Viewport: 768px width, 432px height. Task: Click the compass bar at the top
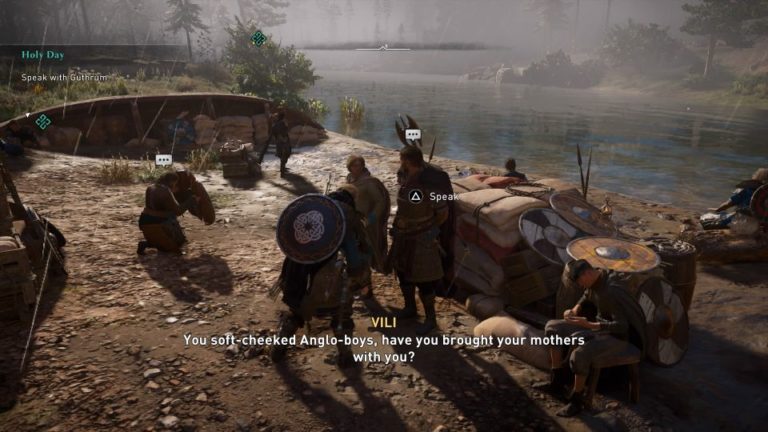click(383, 47)
